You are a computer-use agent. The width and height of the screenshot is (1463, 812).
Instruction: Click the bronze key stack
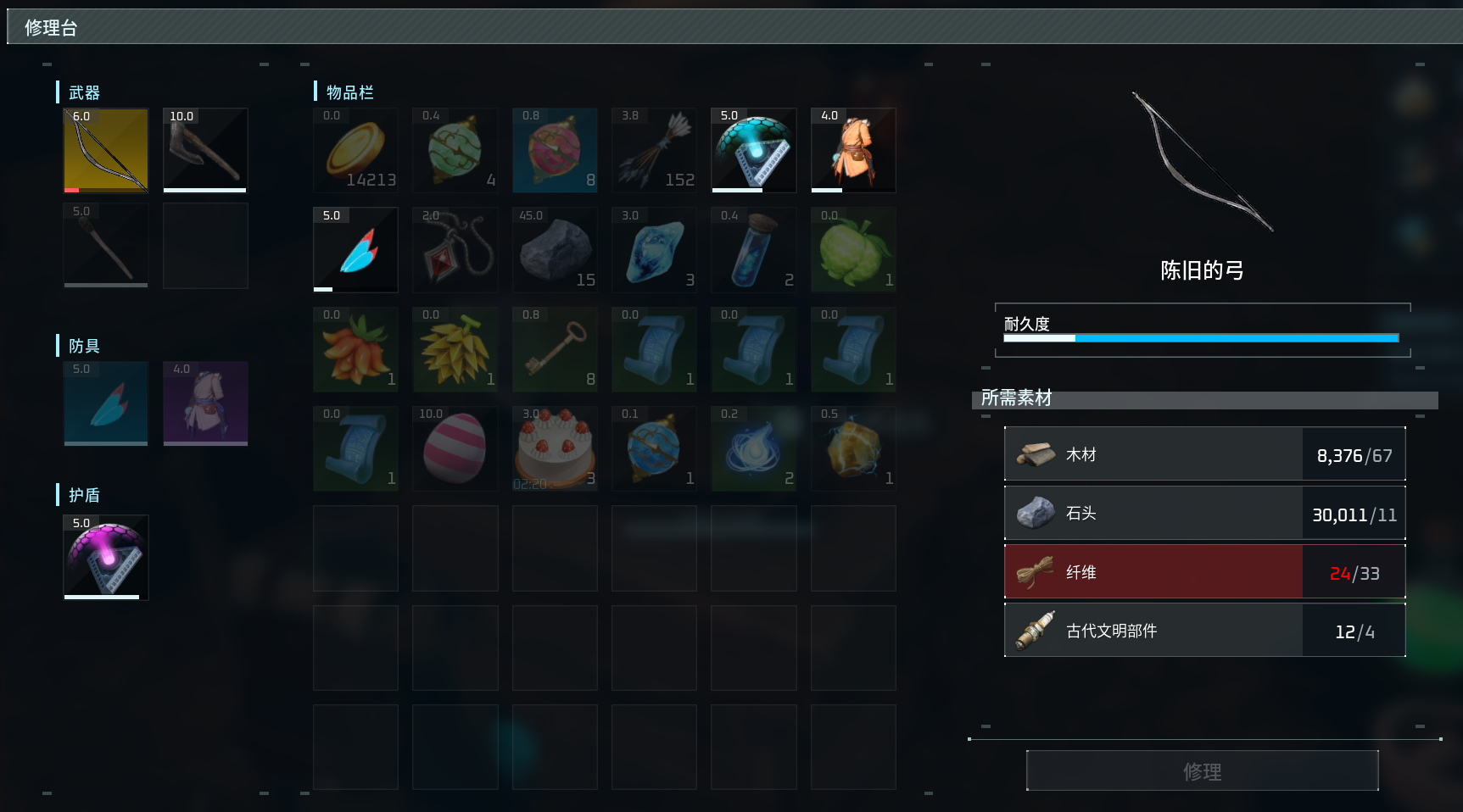pos(555,349)
